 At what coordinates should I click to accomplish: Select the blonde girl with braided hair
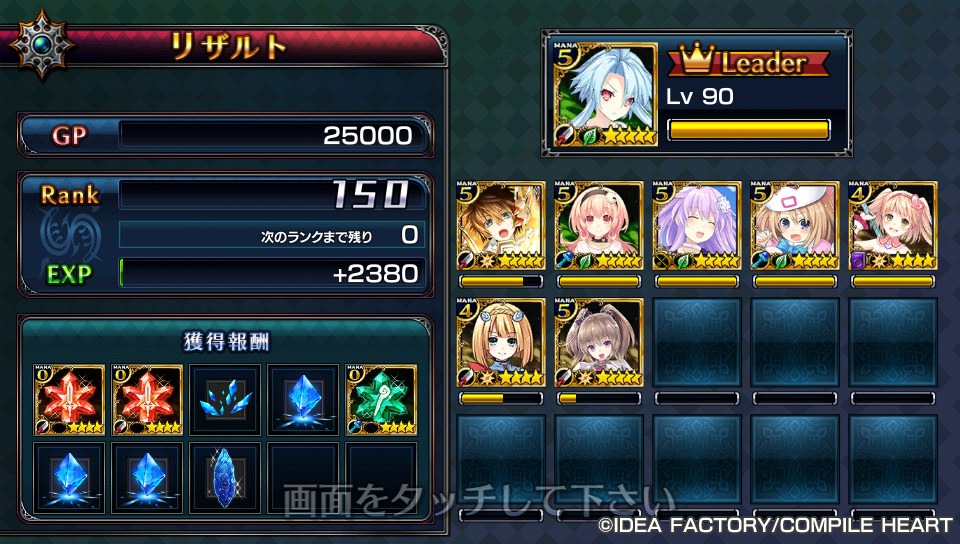[501, 343]
